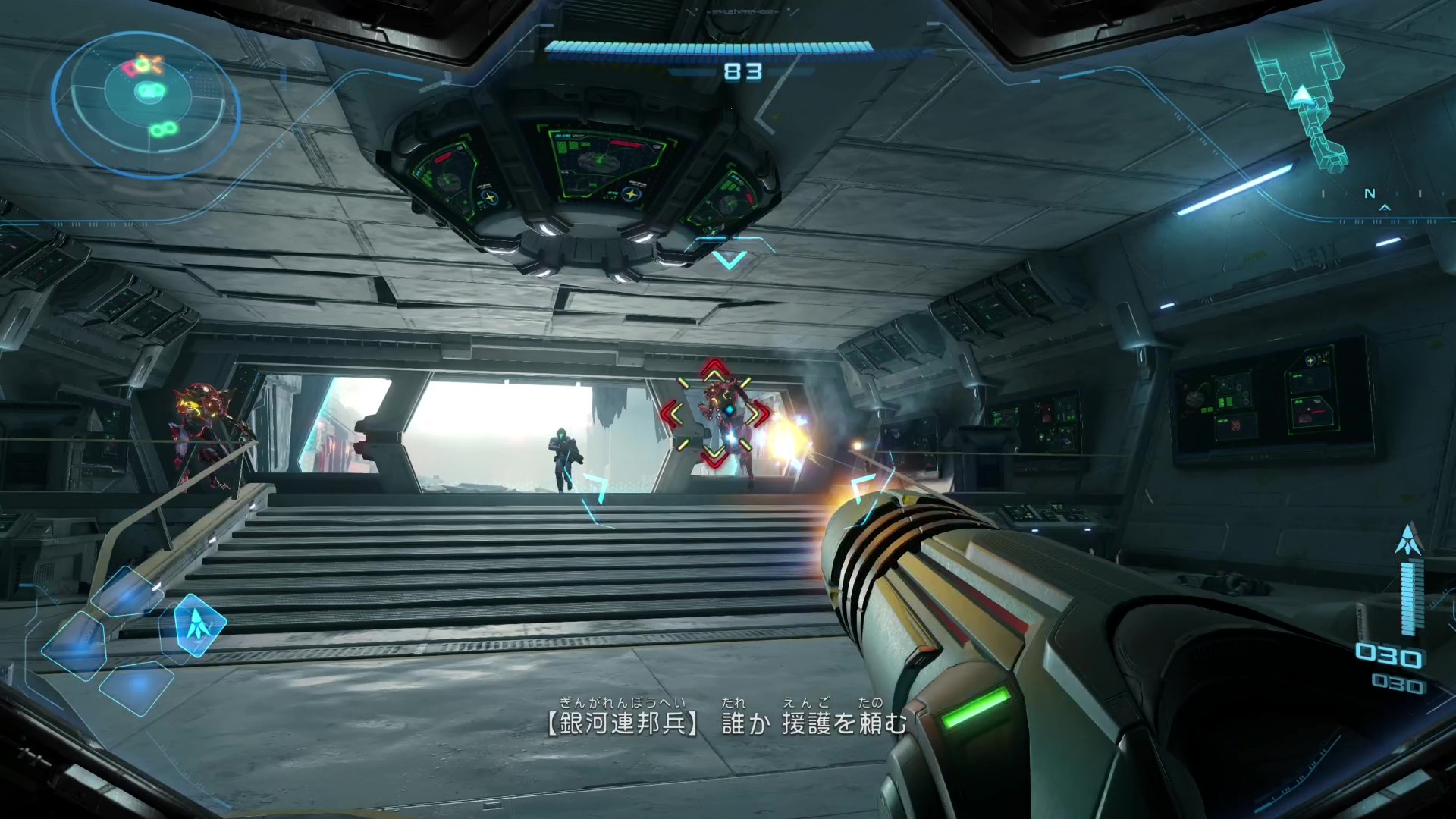1456x819 pixels.
Task: Click the missile icon above the ammo gauge
Action: pos(1409,539)
